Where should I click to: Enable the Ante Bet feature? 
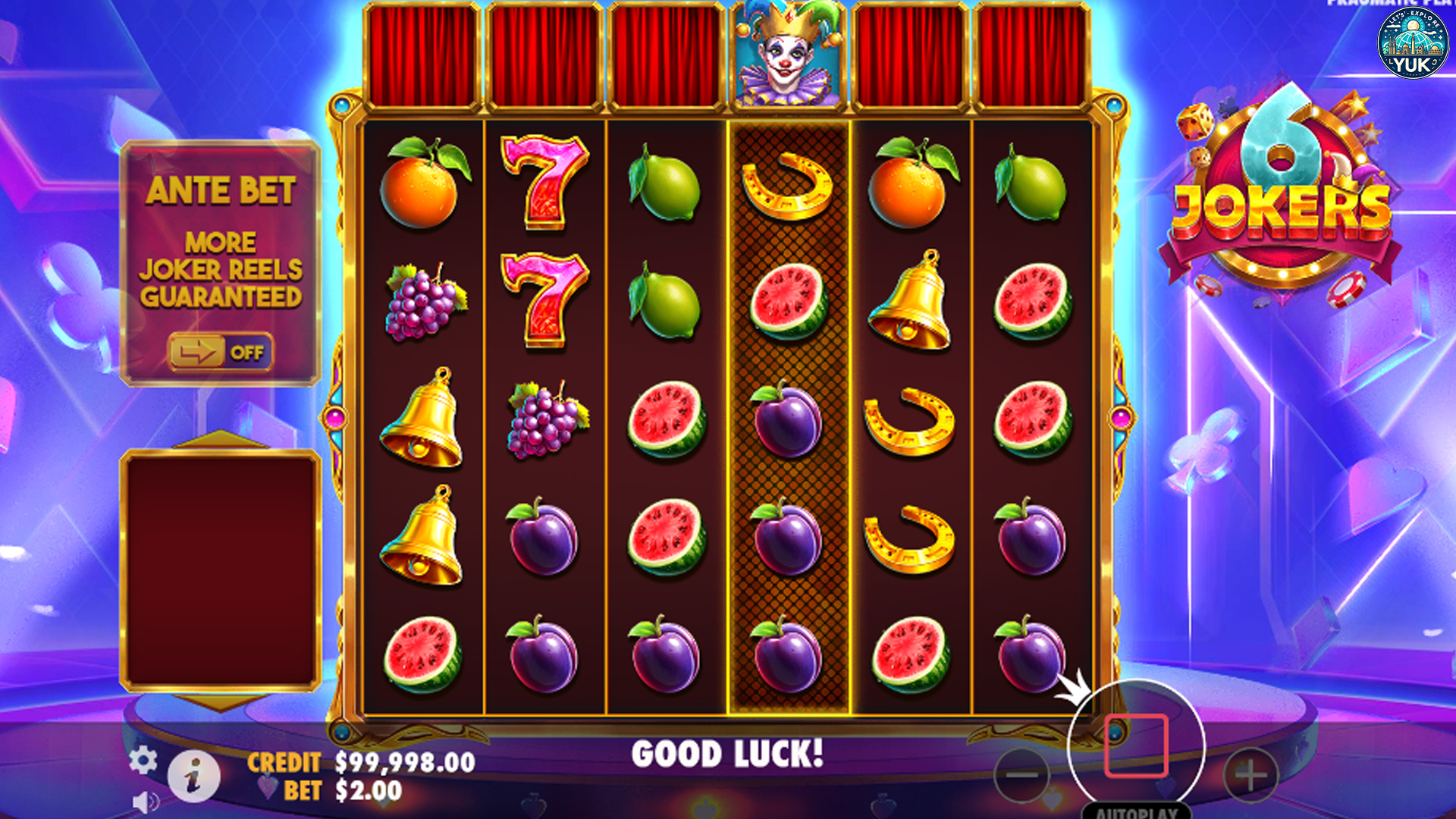[220, 351]
